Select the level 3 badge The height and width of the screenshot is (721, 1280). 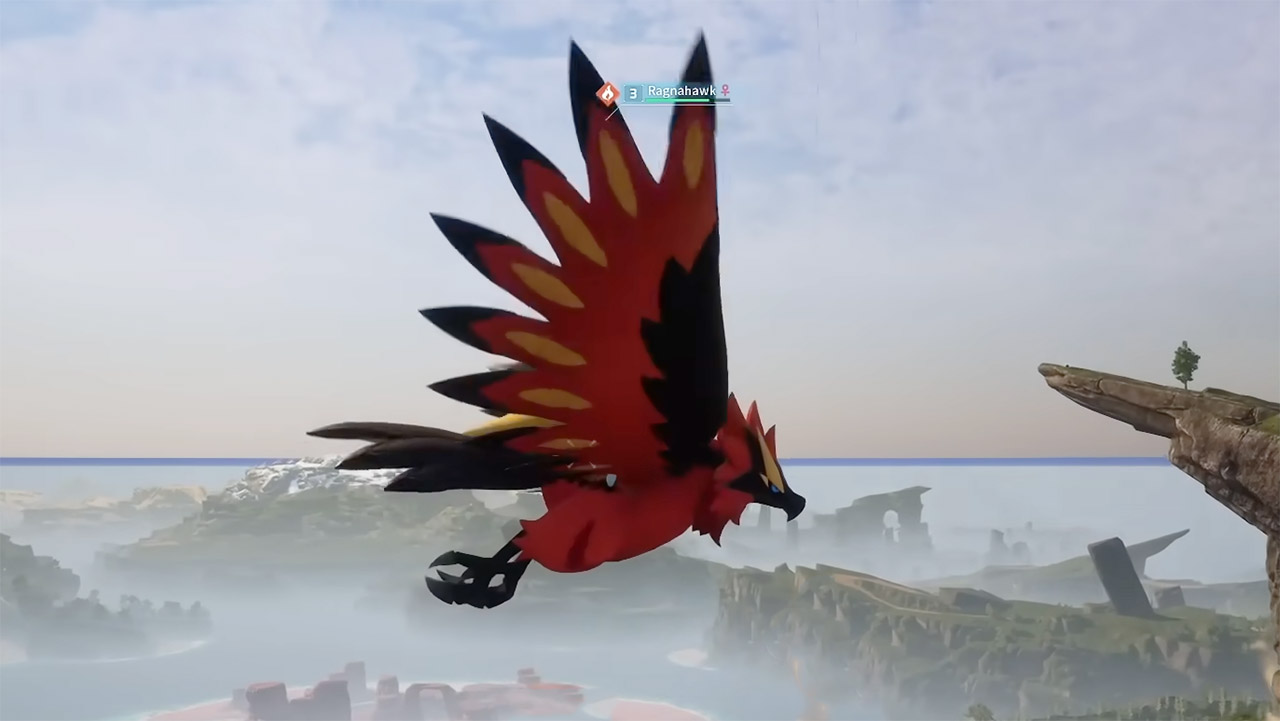633,93
